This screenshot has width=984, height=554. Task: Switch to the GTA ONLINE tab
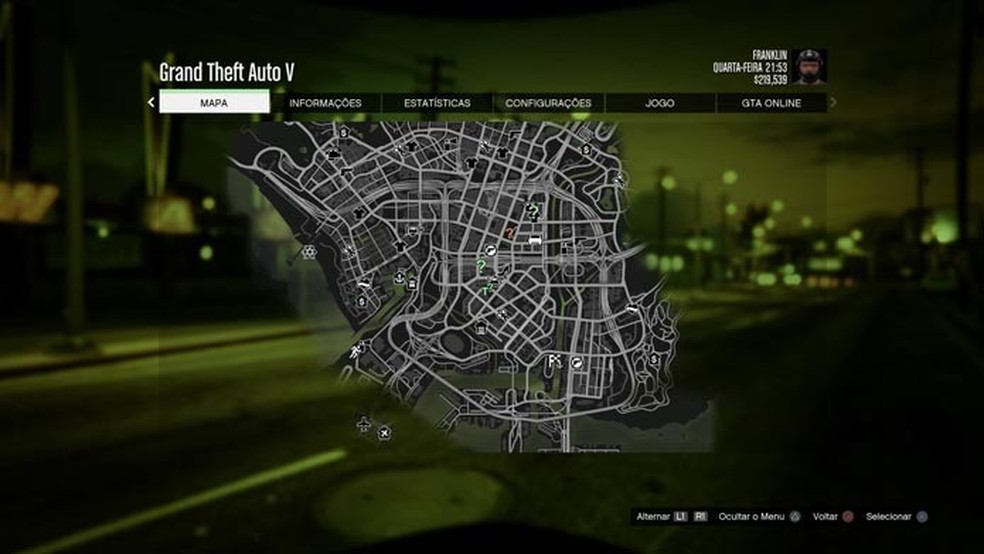tap(771, 102)
